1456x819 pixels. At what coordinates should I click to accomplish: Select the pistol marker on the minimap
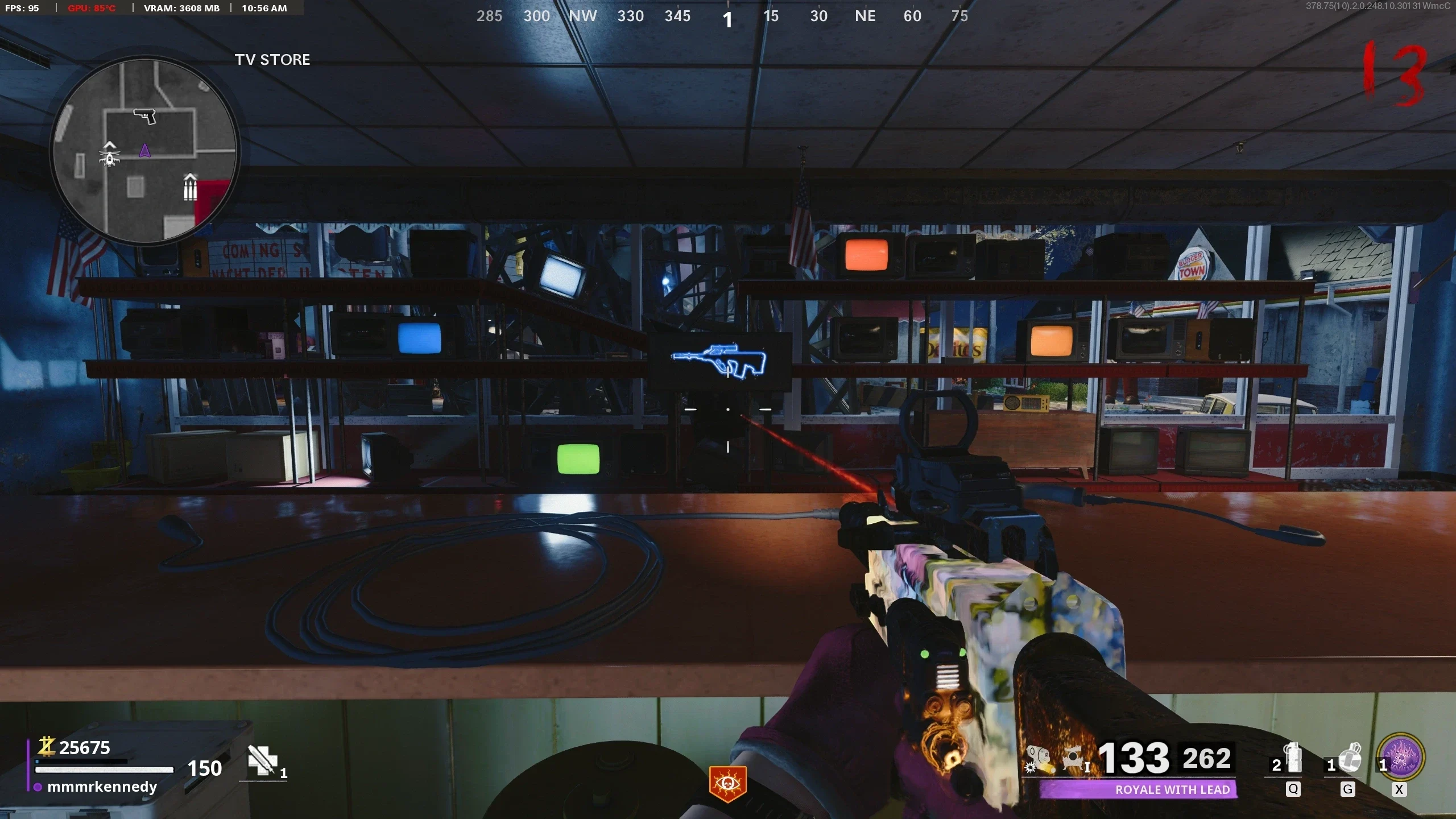(145, 115)
